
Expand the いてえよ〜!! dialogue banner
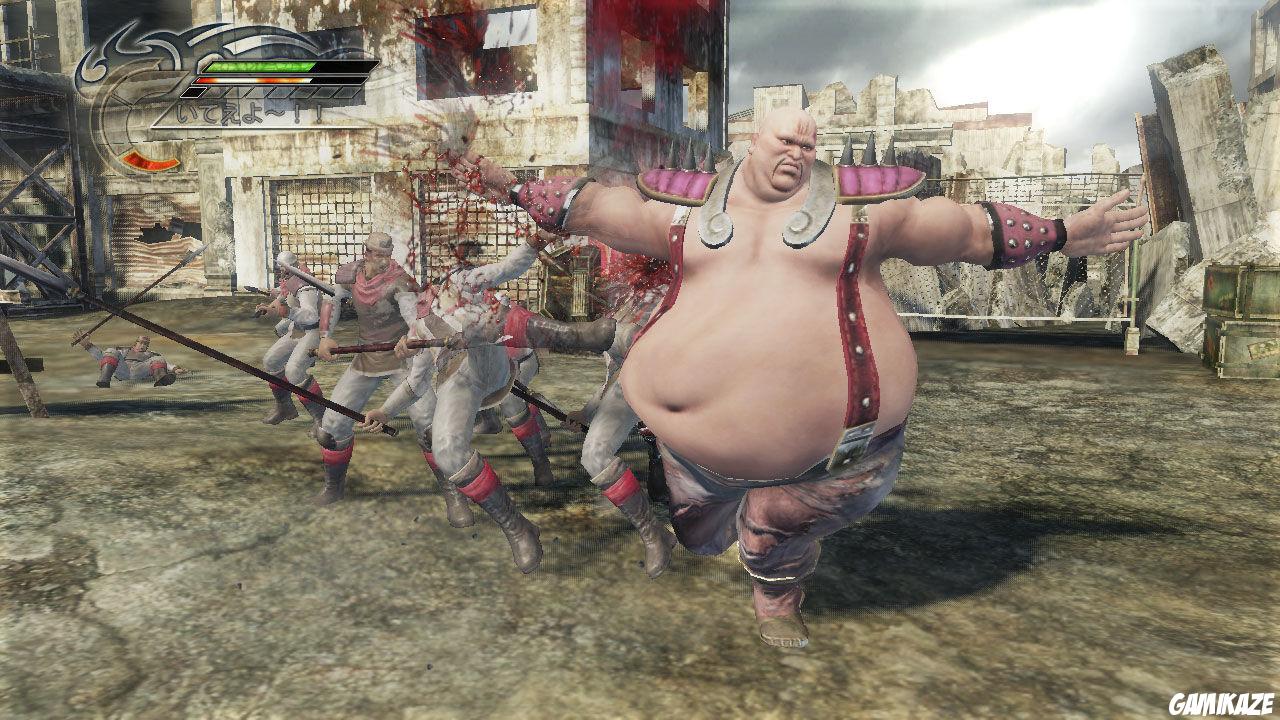(x=248, y=112)
